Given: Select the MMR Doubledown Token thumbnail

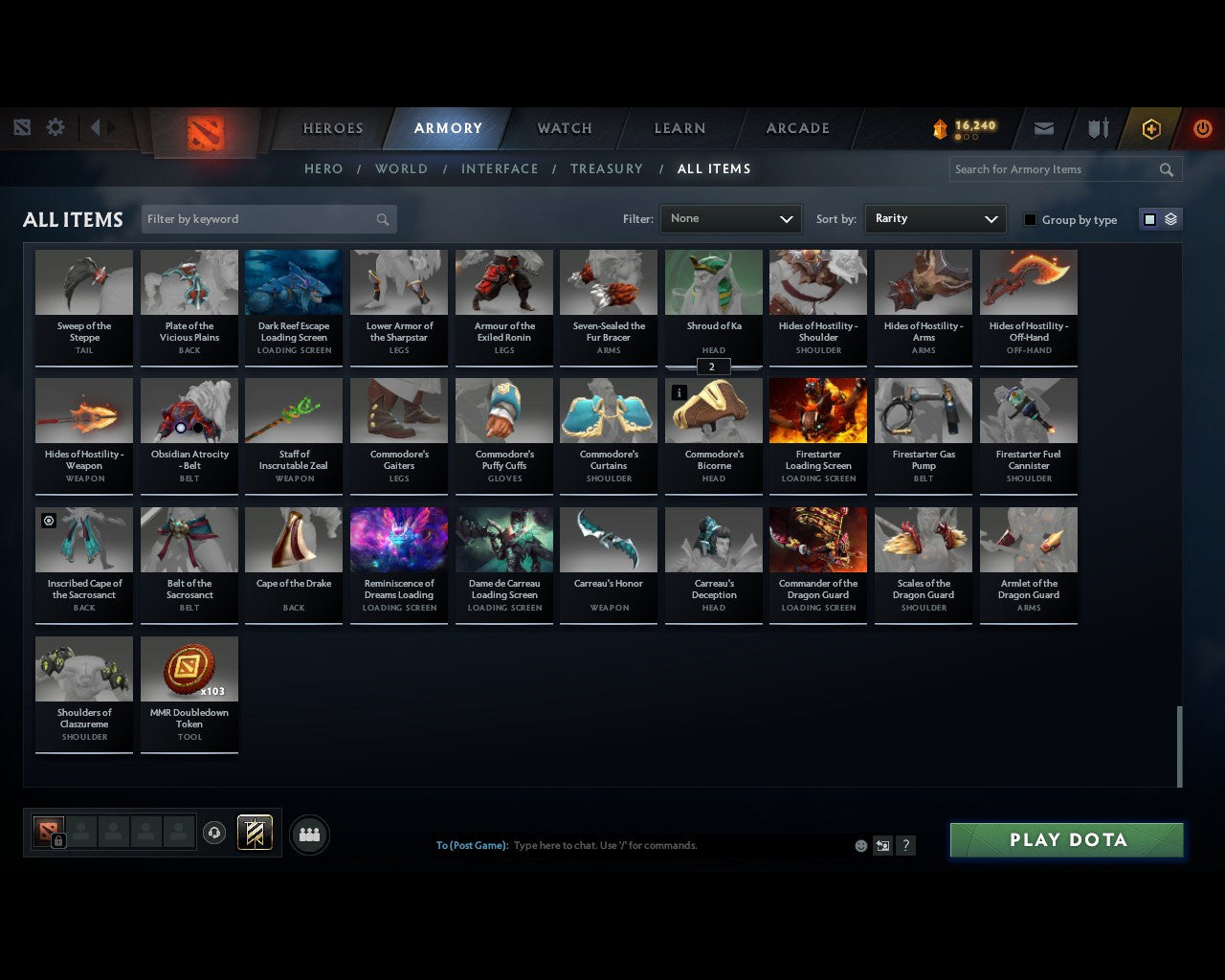Looking at the screenshot, I should pyautogui.click(x=189, y=667).
